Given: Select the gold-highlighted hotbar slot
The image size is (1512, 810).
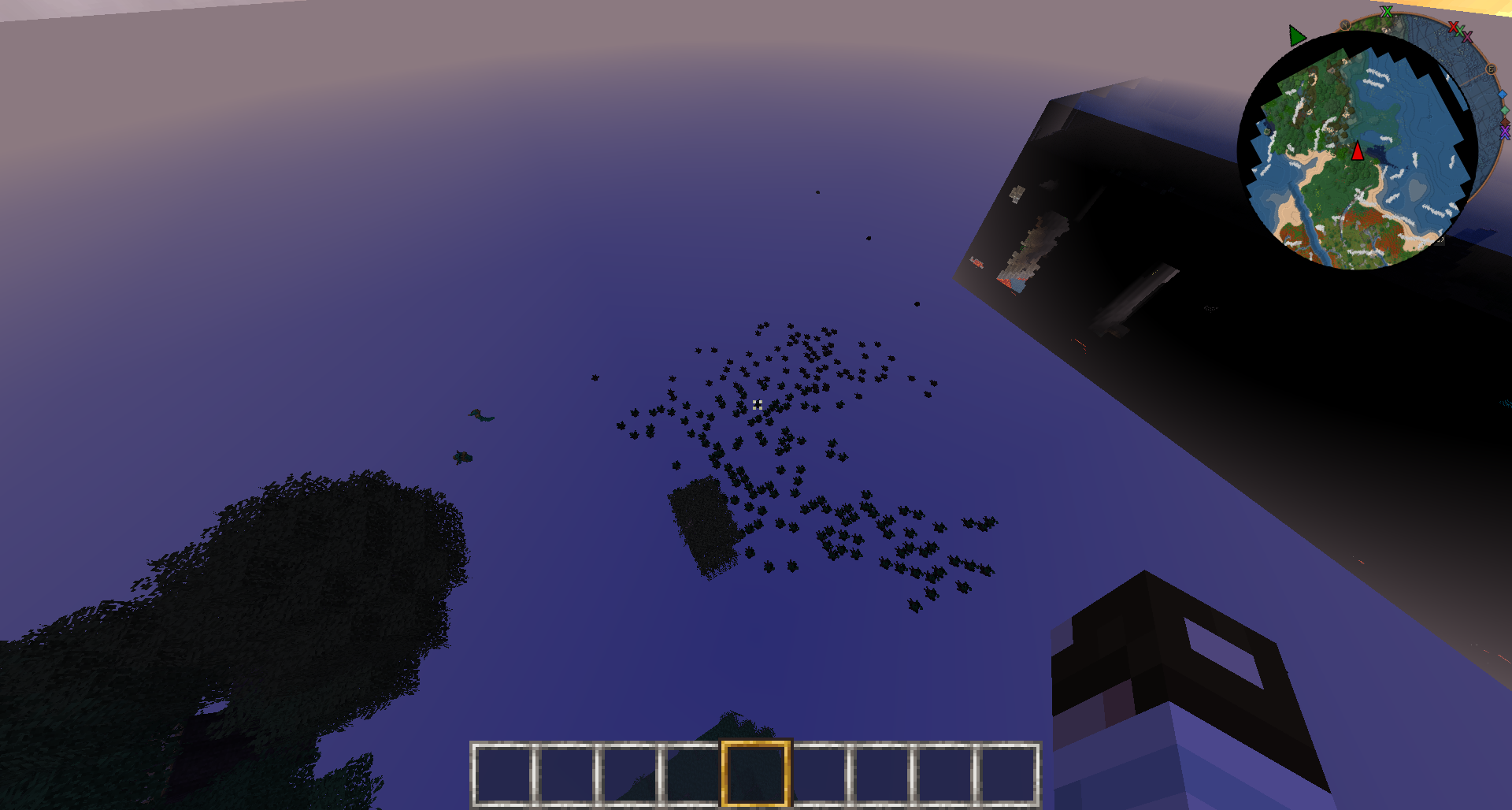Looking at the screenshot, I should pyautogui.click(x=755, y=773).
